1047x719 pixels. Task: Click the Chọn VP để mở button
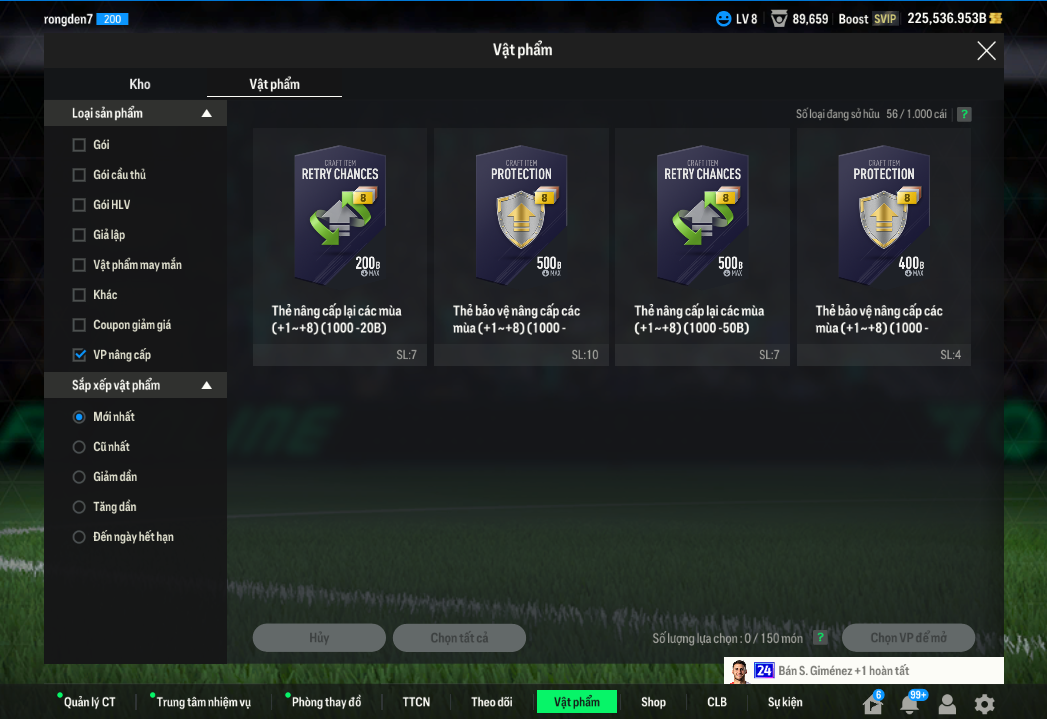point(908,638)
